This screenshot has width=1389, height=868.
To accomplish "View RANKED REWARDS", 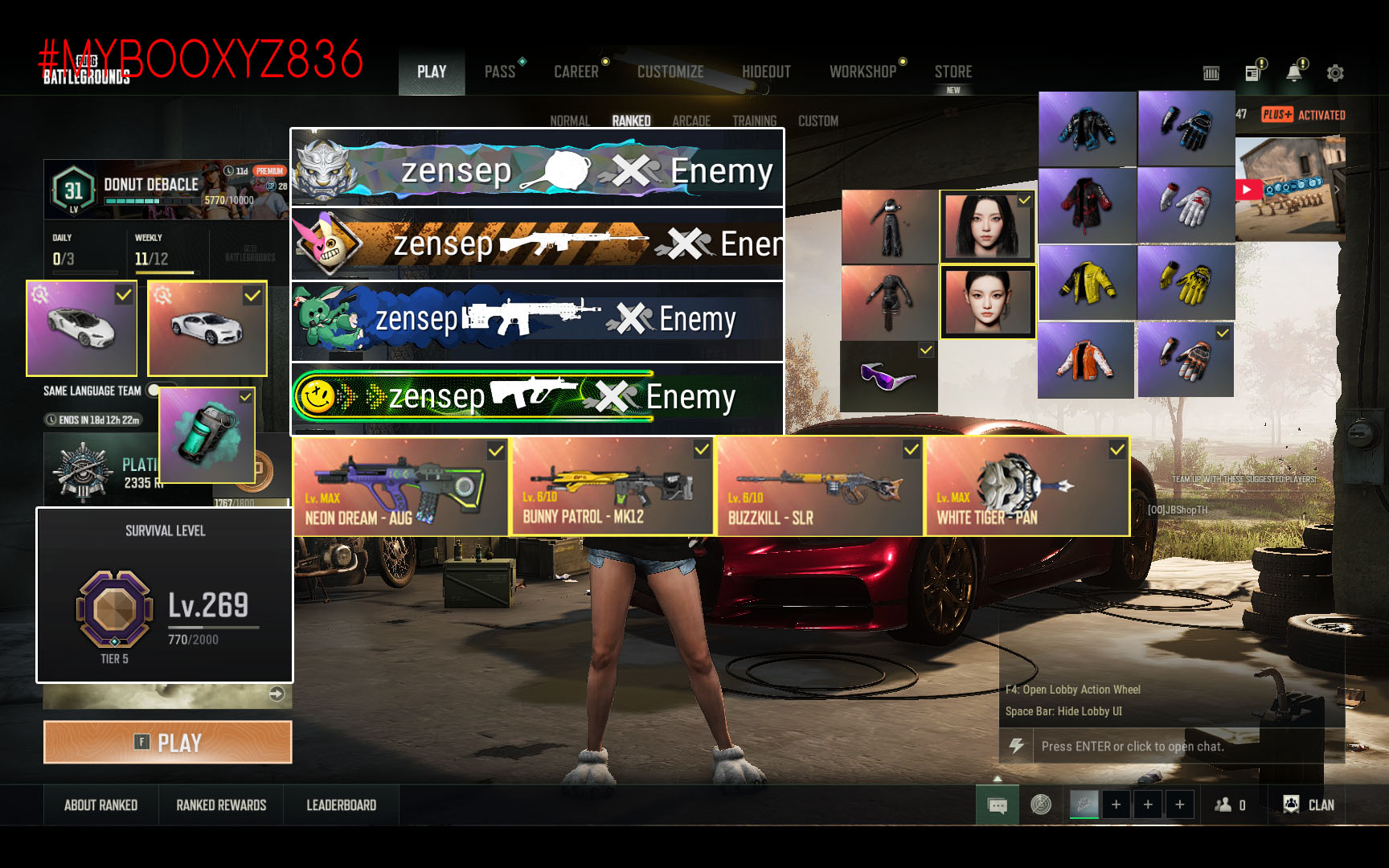I will tap(221, 805).
